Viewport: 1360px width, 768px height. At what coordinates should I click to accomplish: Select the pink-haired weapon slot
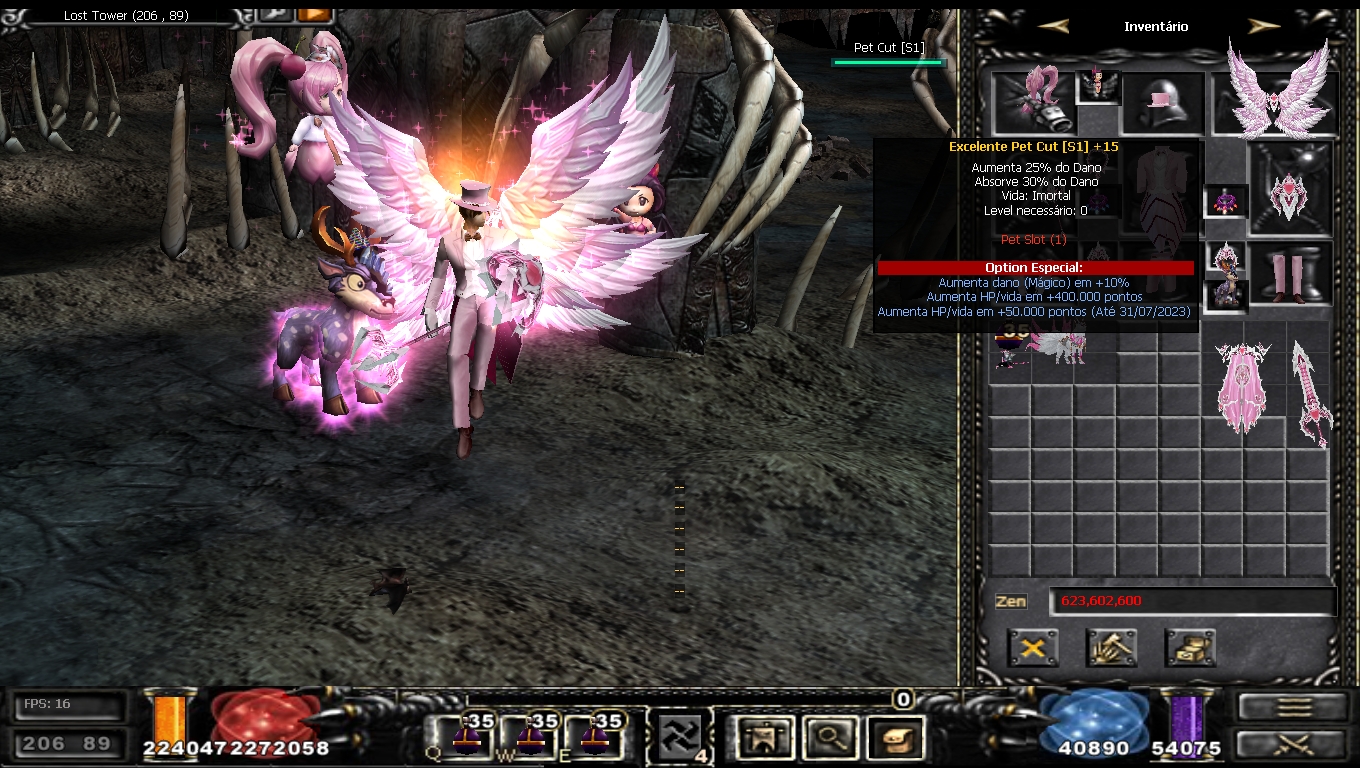(1033, 103)
